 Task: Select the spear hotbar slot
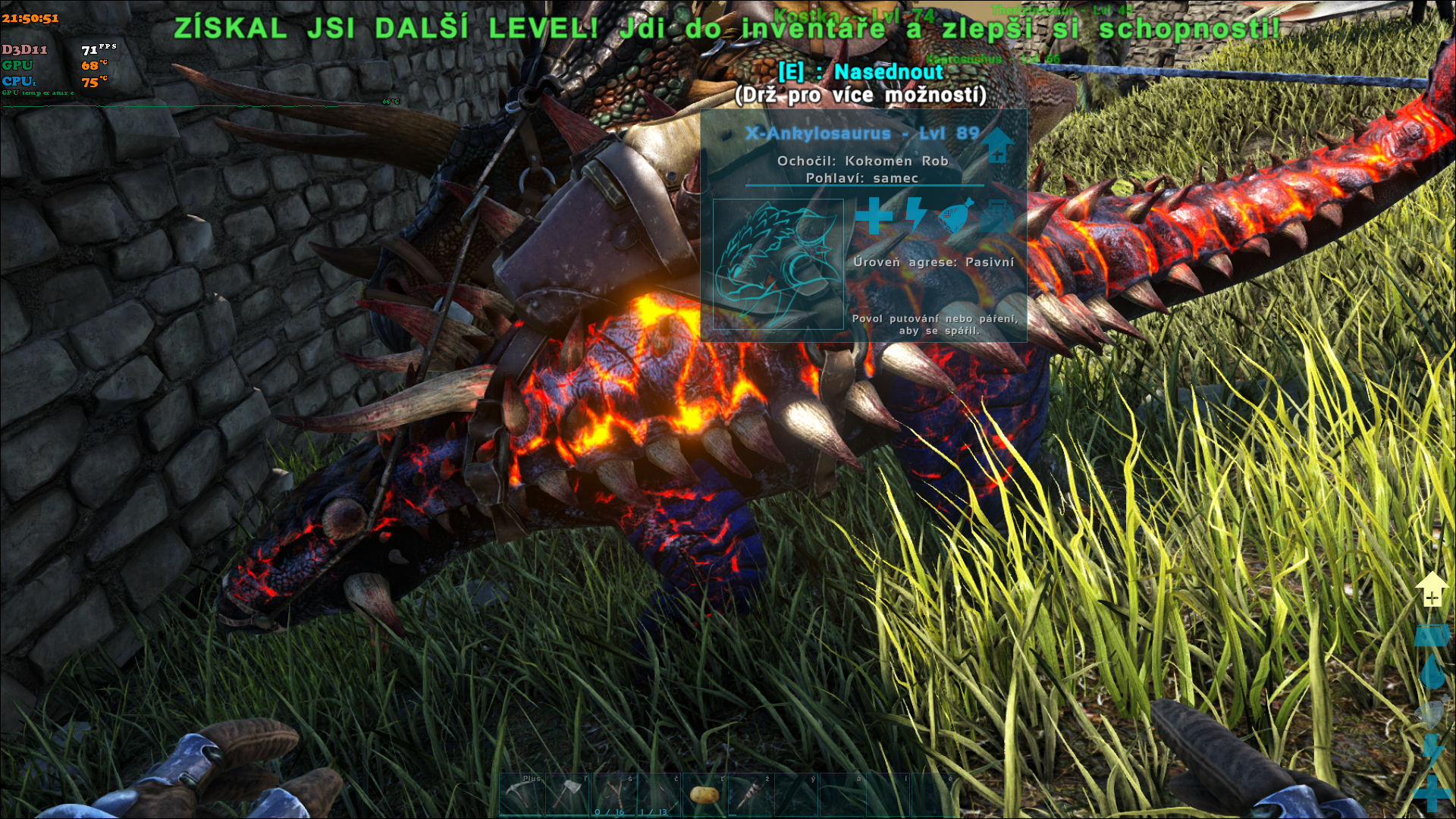(750, 795)
